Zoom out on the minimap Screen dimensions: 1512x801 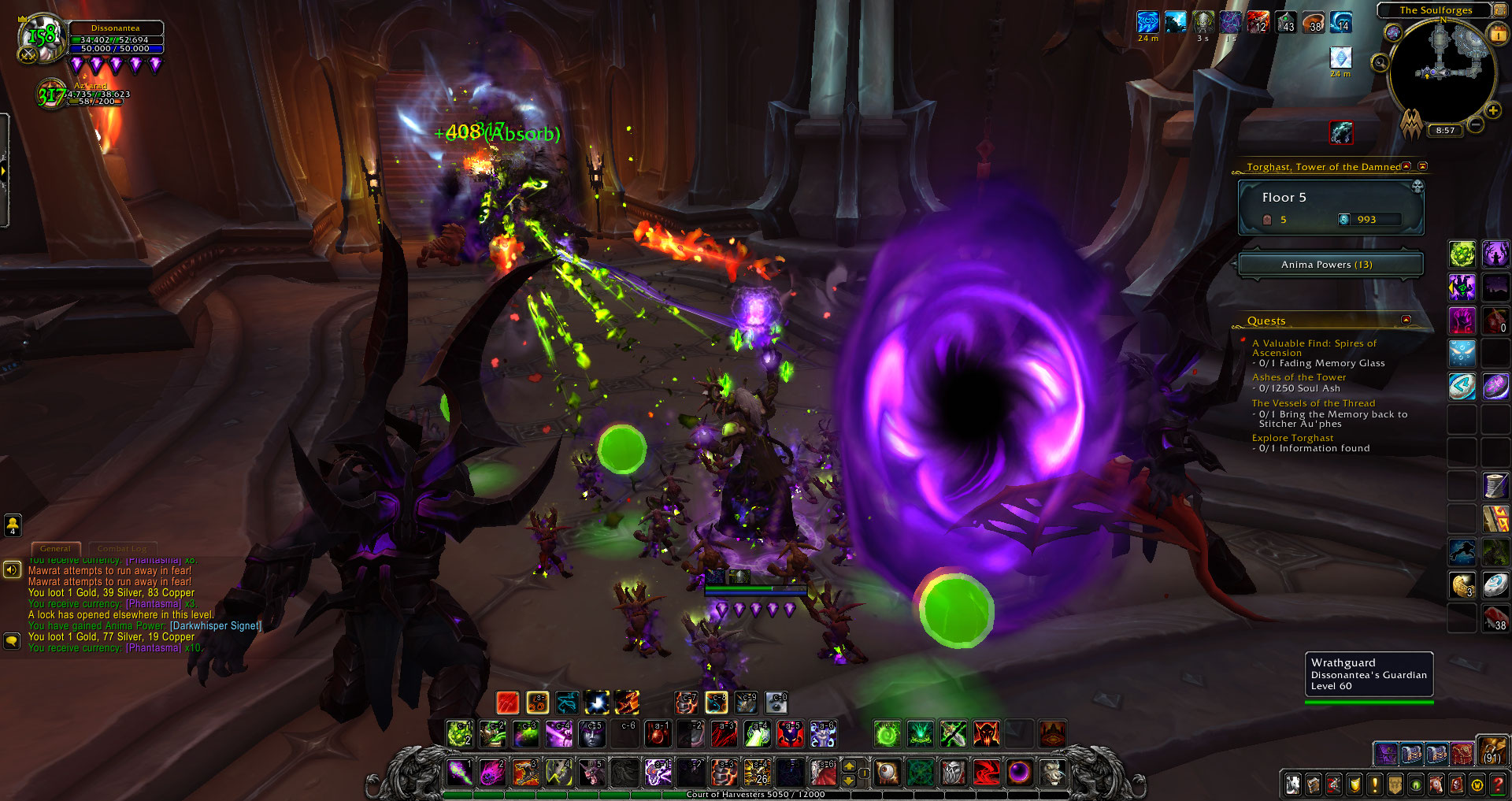click(1476, 125)
